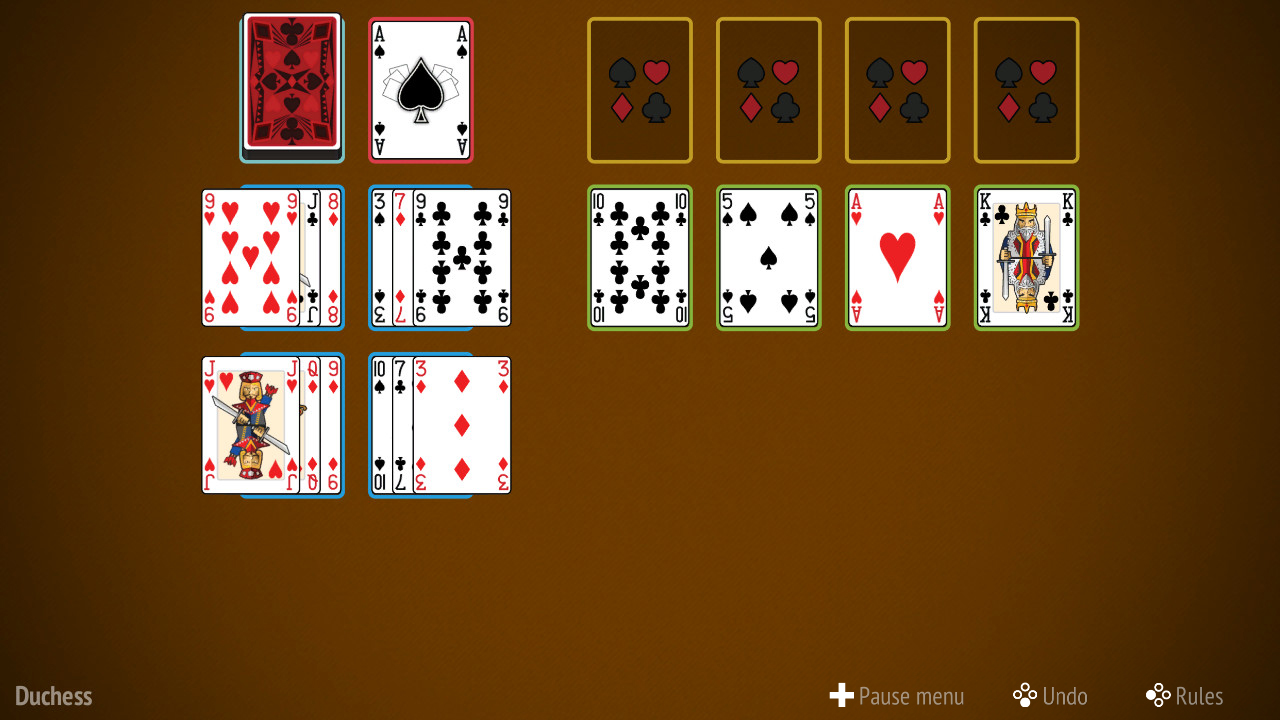Screen dimensions: 1280x720
Task: Click the Rules icon
Action: click(1158, 695)
